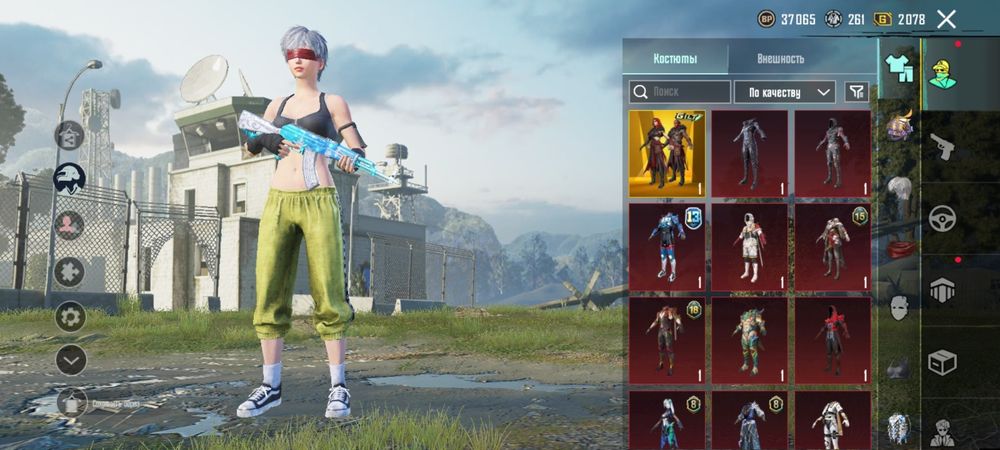
Task: Select the white and red robe costume
Action: (x=749, y=247)
